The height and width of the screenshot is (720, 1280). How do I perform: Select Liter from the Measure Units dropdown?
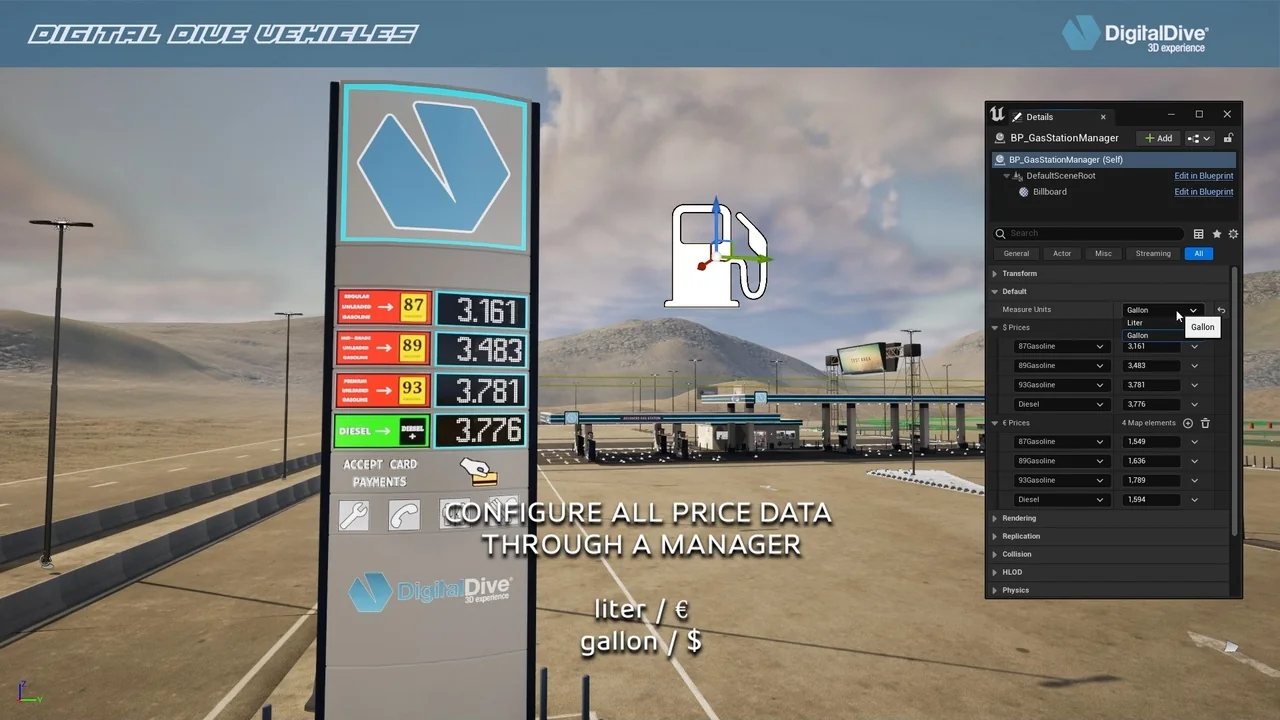(x=1136, y=322)
